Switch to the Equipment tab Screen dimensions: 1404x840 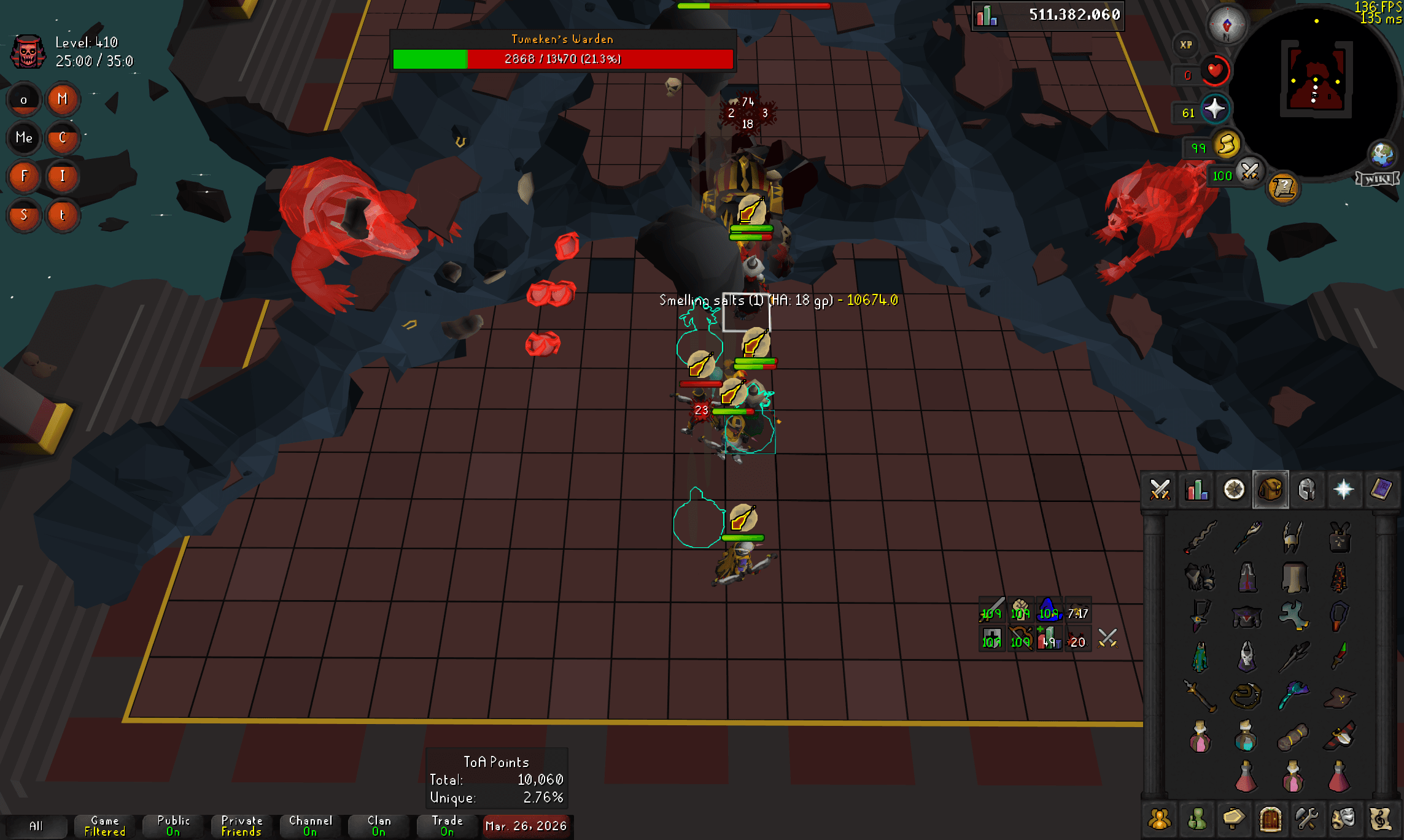click(x=1306, y=490)
